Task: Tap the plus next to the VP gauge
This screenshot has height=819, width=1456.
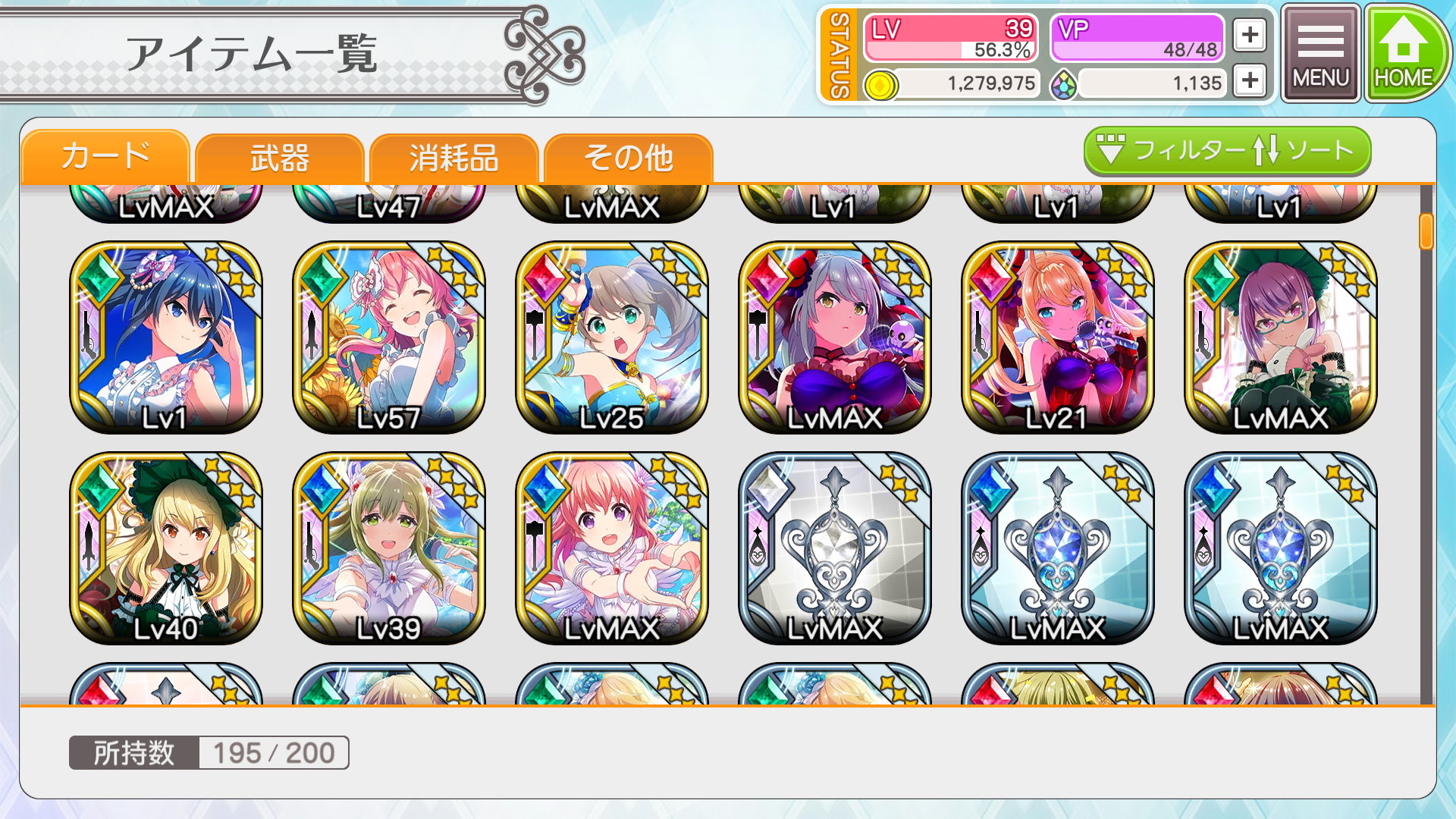Action: (1250, 34)
